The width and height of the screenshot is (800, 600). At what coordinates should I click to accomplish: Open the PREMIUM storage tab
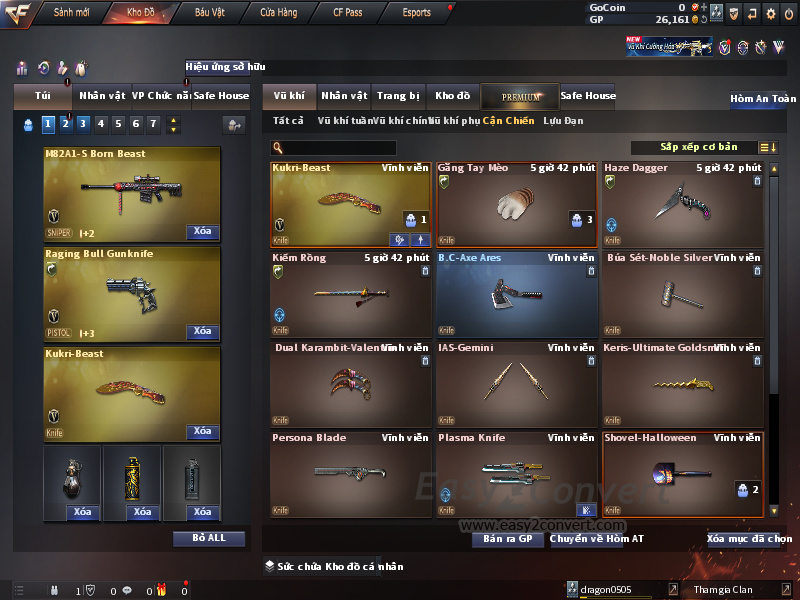click(521, 96)
